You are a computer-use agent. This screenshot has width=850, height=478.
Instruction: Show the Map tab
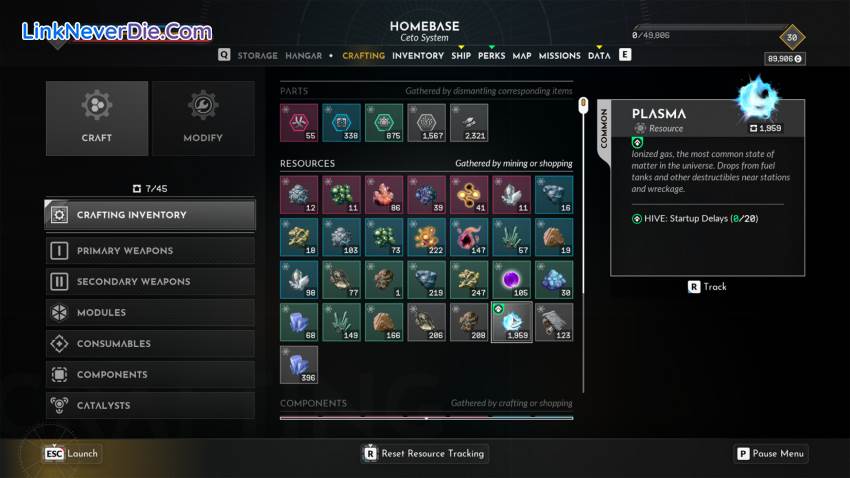click(522, 56)
